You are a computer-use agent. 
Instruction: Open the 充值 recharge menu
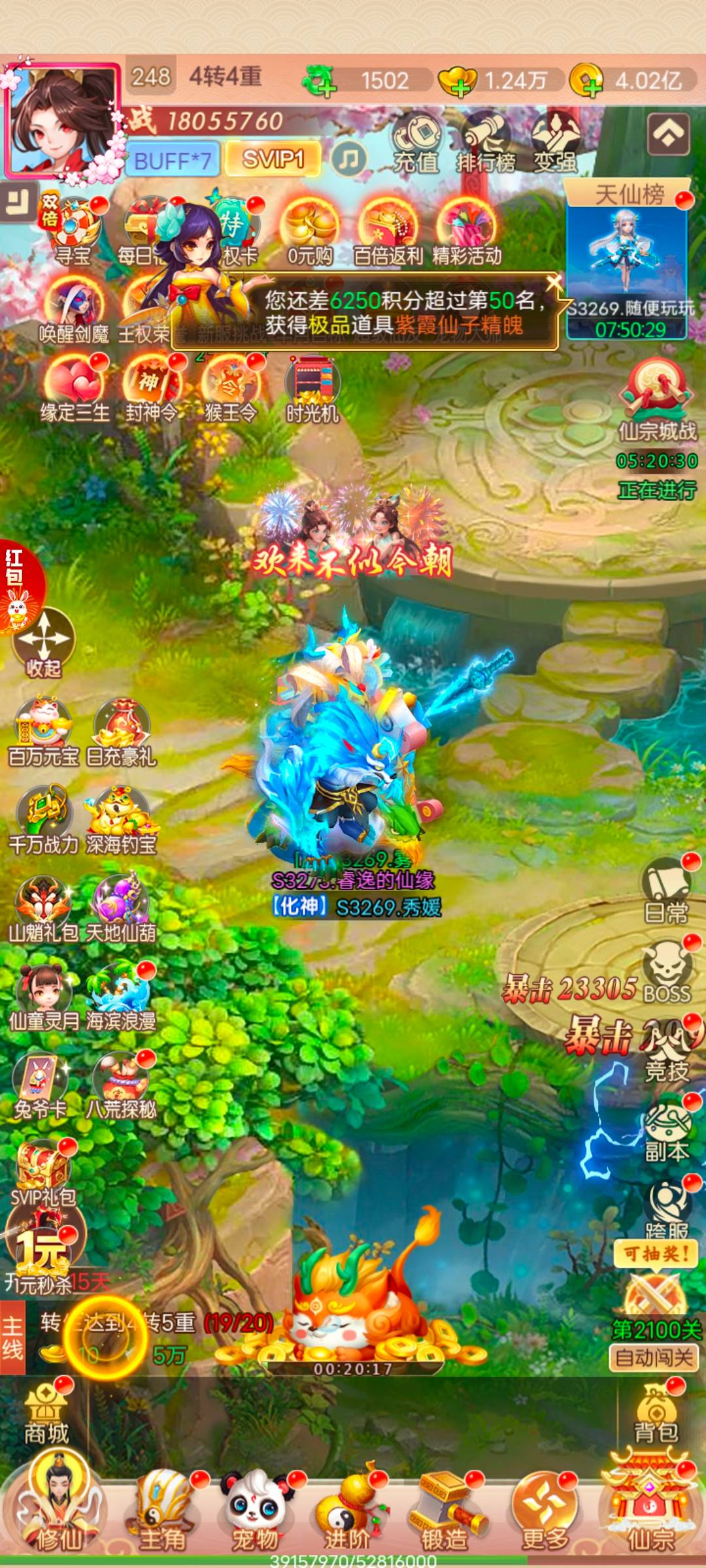[x=416, y=144]
